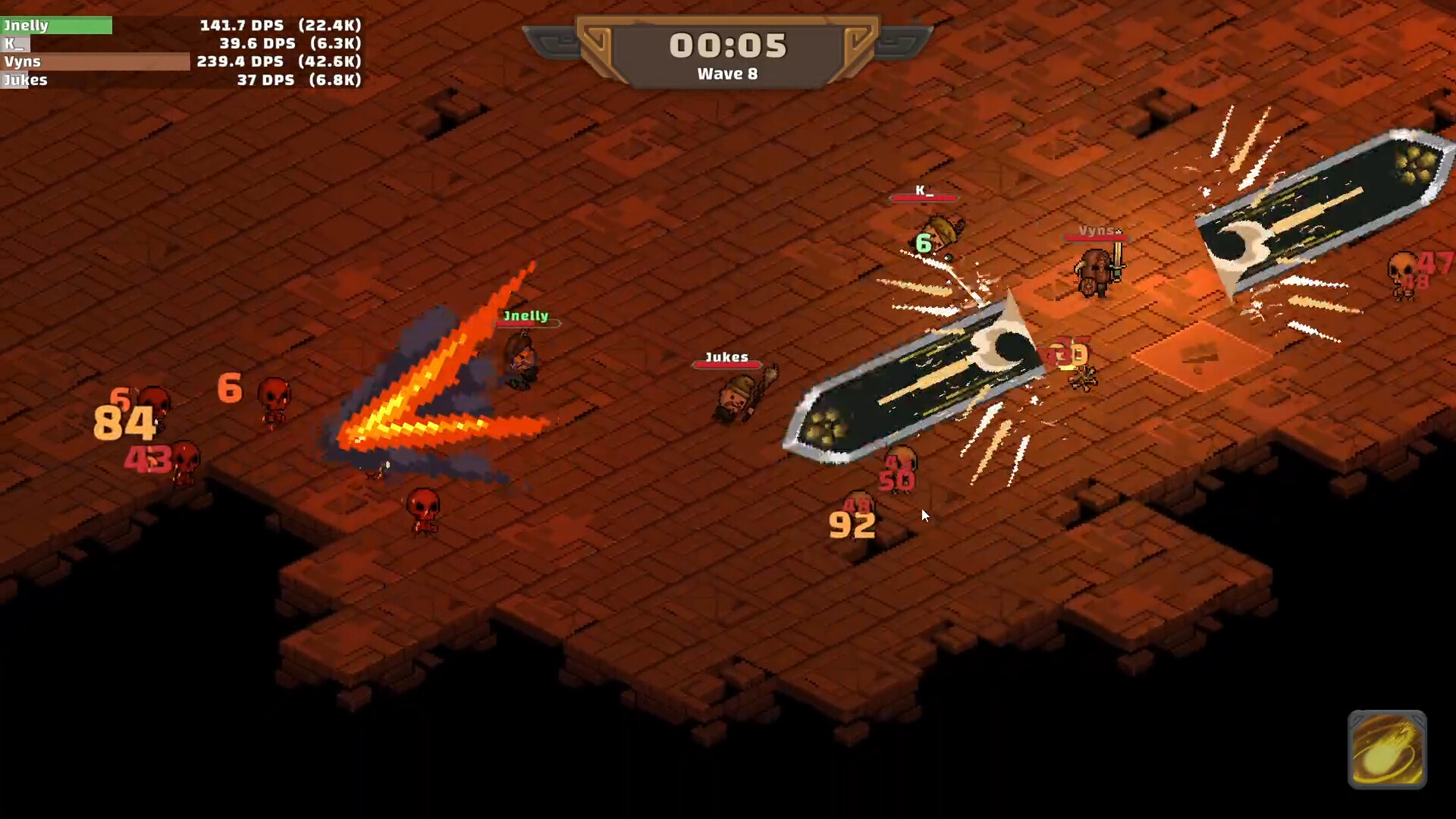
Task: Toggle Vyns's depleted health bar in the leaderboard
Action: (95, 61)
